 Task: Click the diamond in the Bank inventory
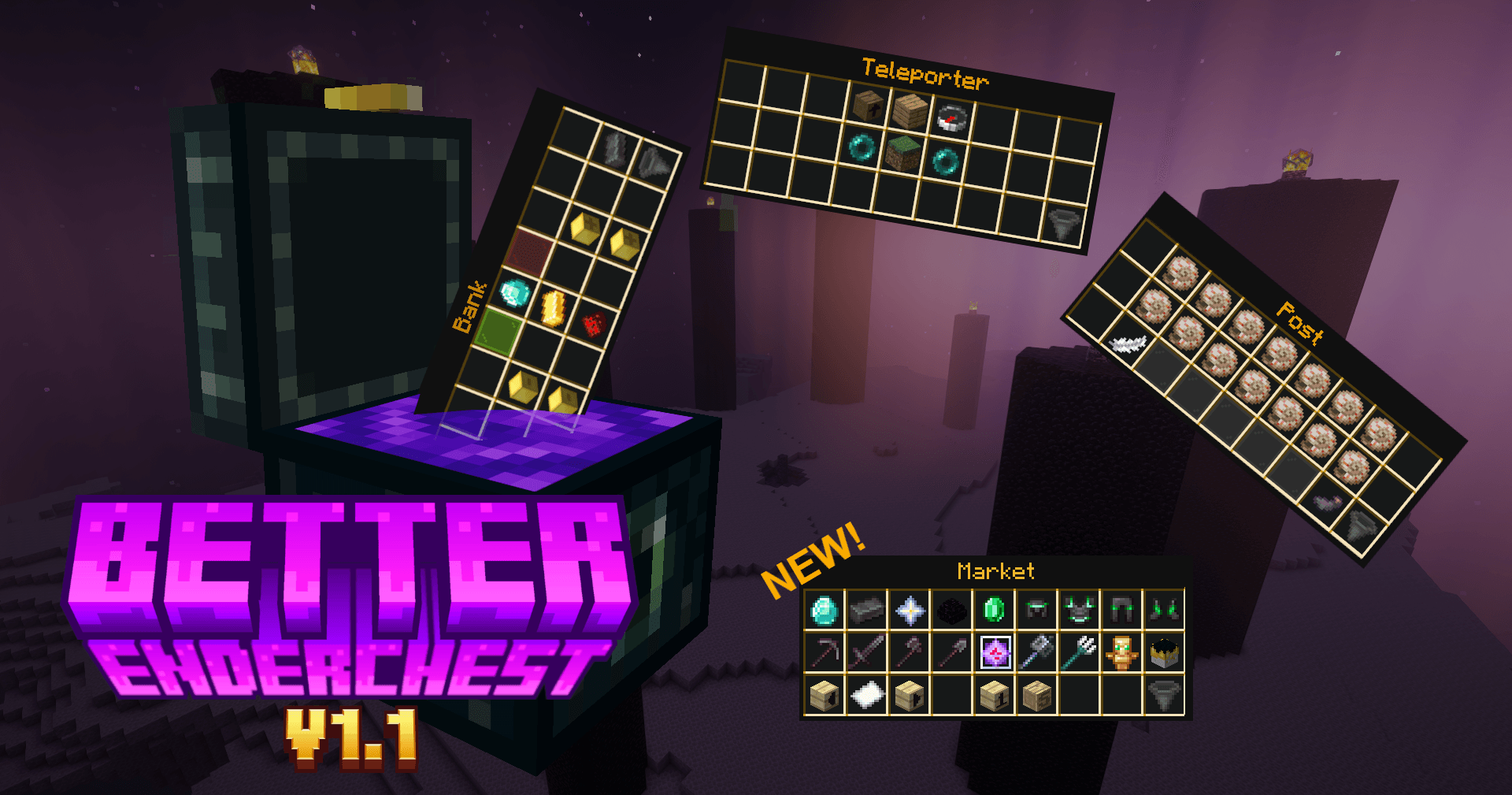513,294
